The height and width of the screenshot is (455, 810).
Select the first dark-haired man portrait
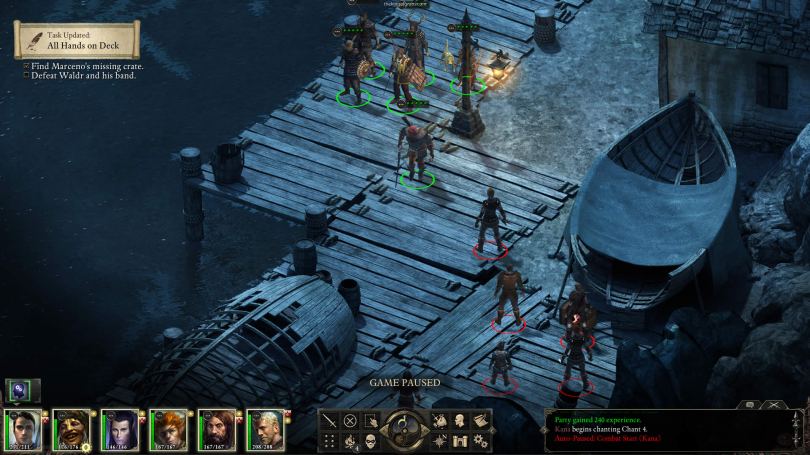(21, 429)
